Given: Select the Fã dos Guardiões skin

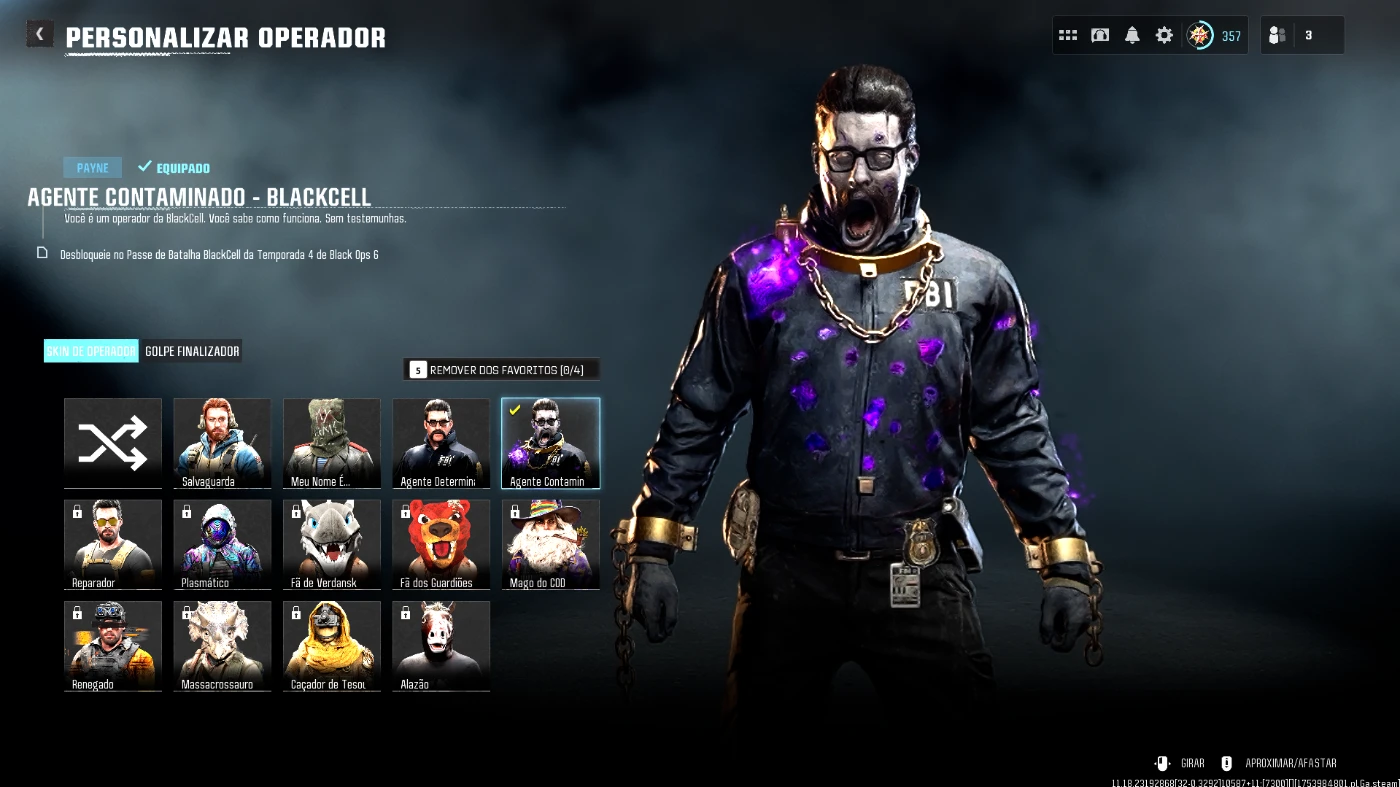Looking at the screenshot, I should coord(441,544).
